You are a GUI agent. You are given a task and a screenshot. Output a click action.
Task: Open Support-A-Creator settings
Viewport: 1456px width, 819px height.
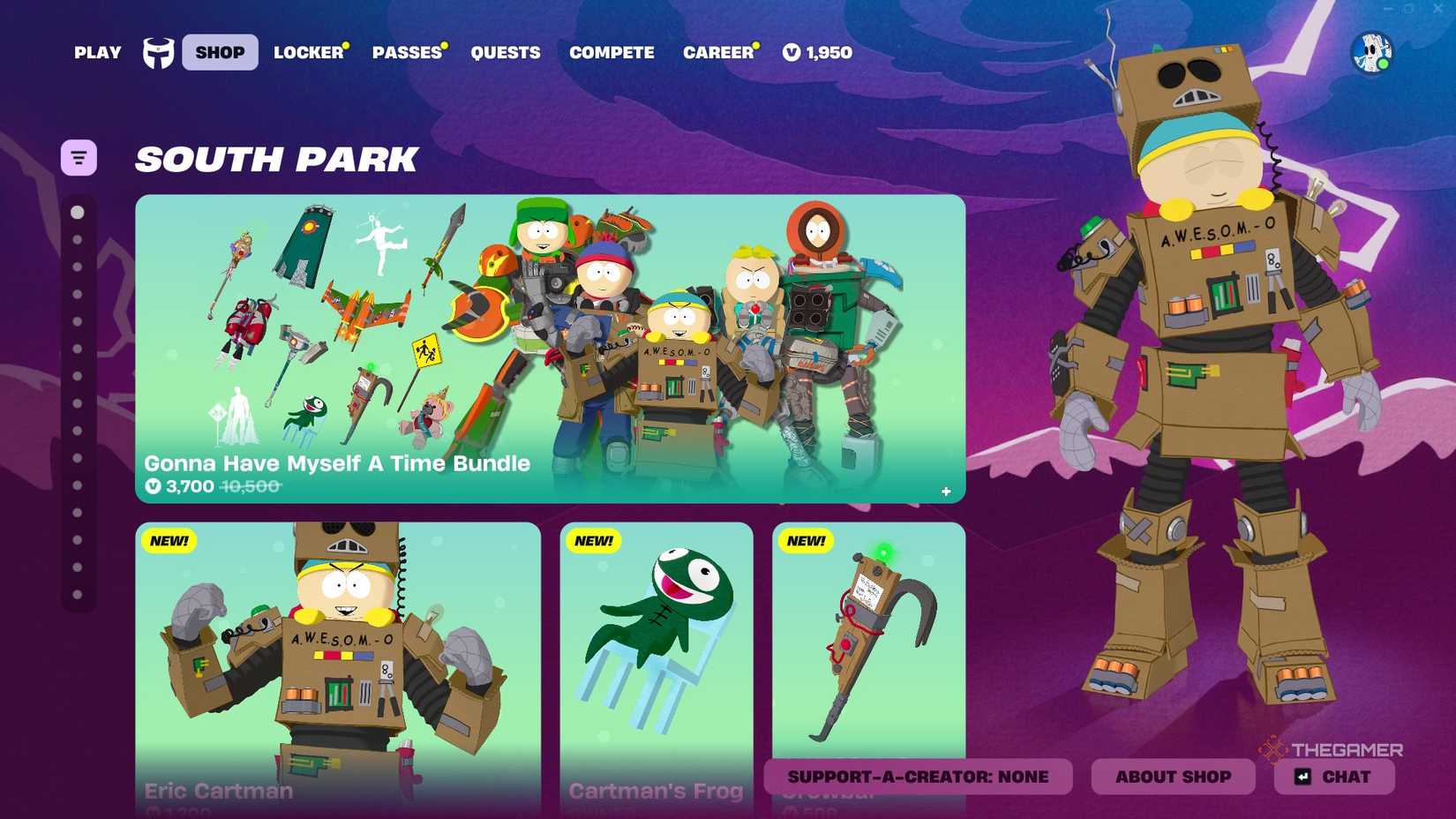coord(919,777)
